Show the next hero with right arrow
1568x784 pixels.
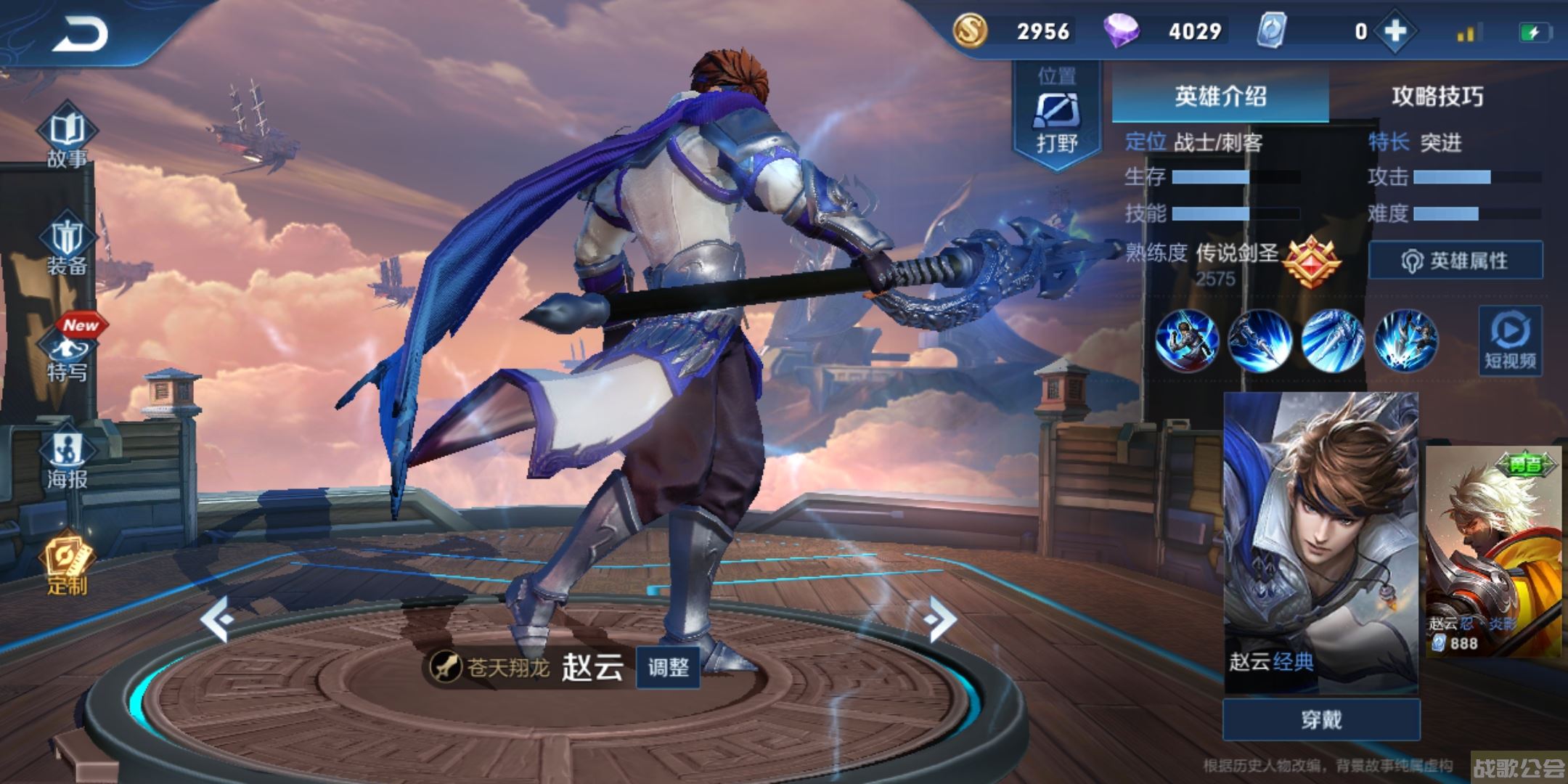pyautogui.click(x=941, y=618)
